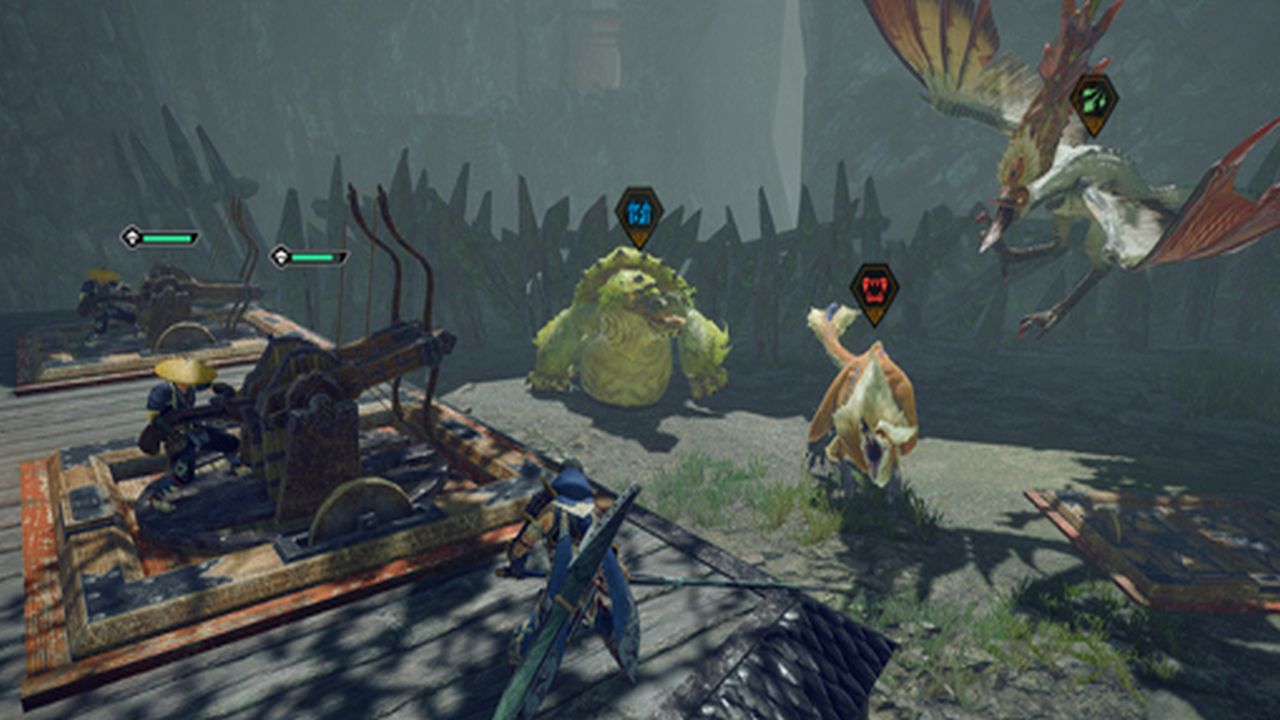This screenshot has width=1280, height=720.
Task: Click the red fang stalker marker
Action: click(x=874, y=292)
